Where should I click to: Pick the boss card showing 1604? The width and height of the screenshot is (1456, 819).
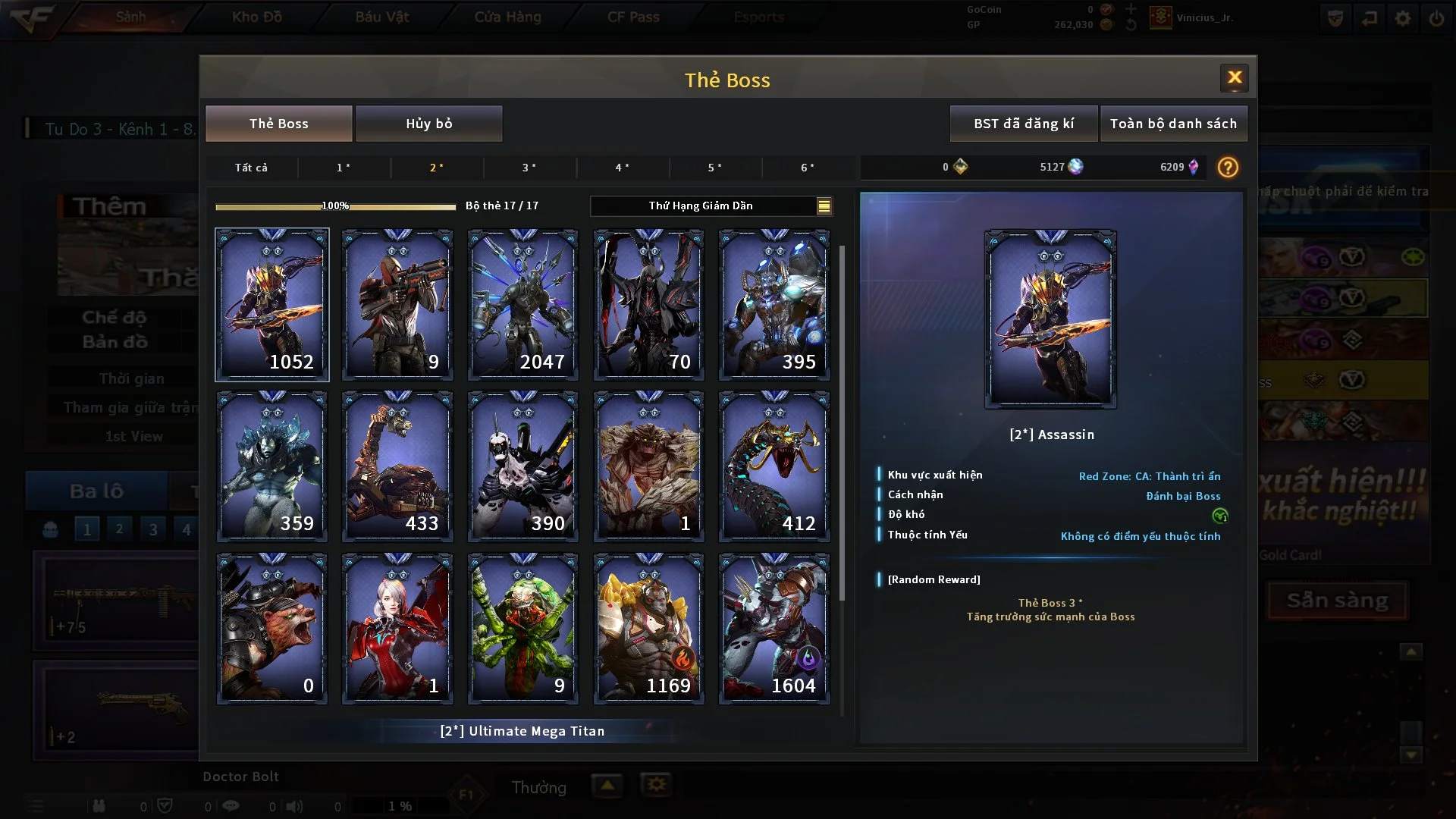pos(774,629)
